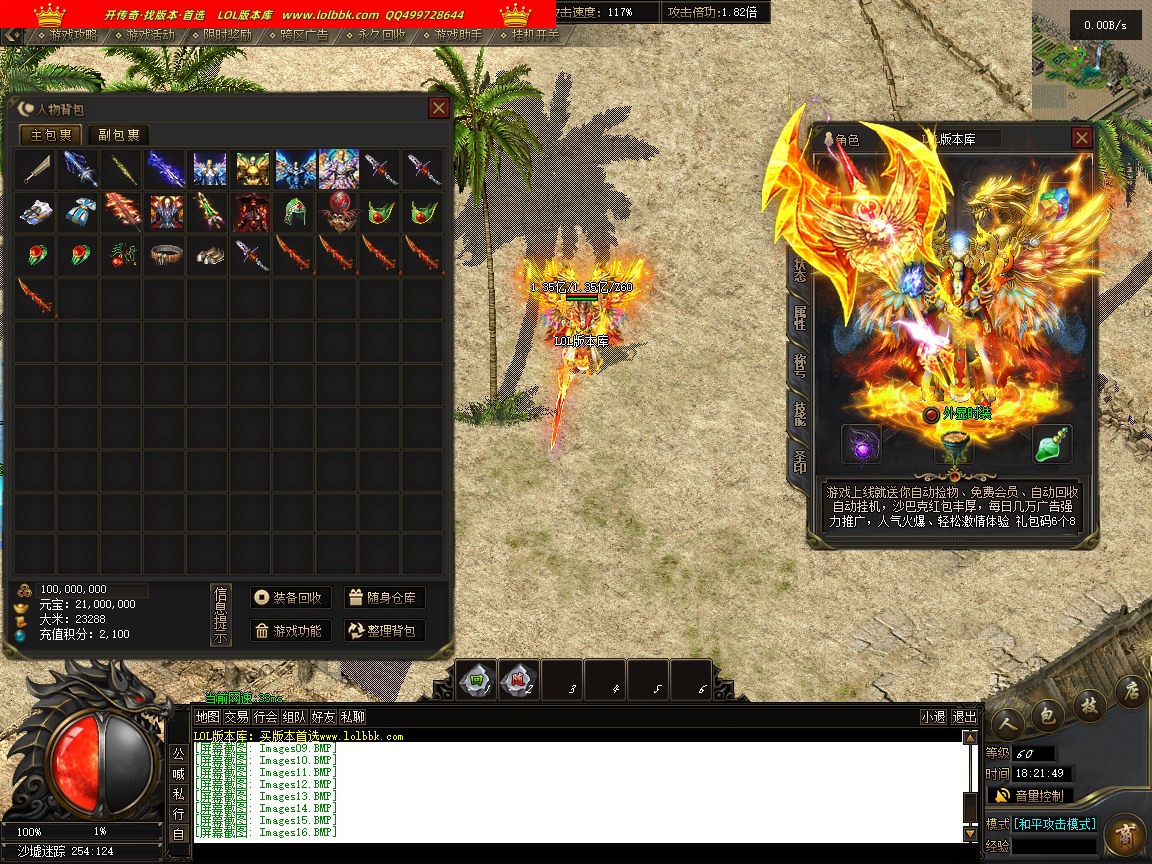
Task: Use the hotbar slot 1 stone item
Action: (477, 680)
